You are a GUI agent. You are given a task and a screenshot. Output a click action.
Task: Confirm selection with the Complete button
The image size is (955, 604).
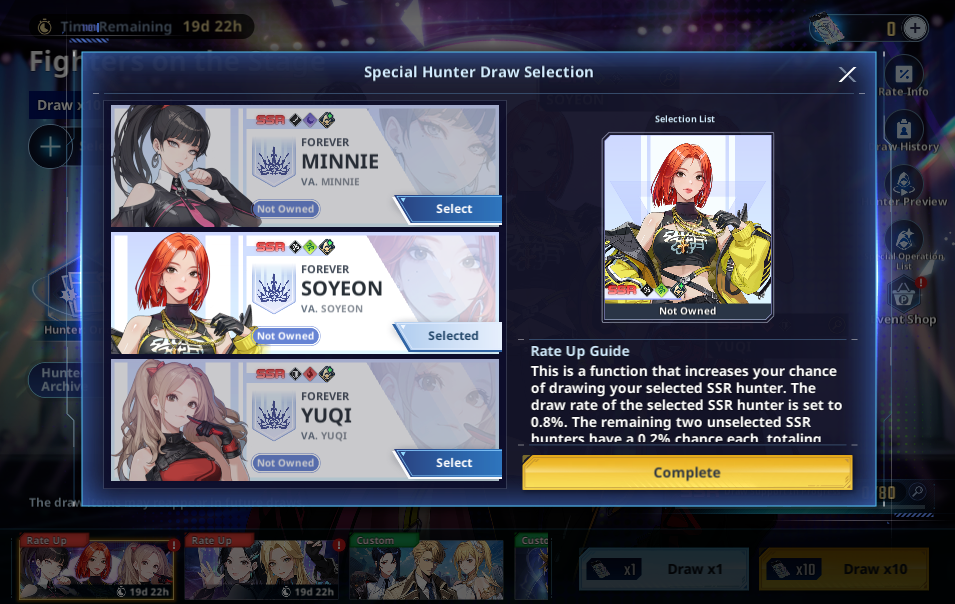coord(687,472)
